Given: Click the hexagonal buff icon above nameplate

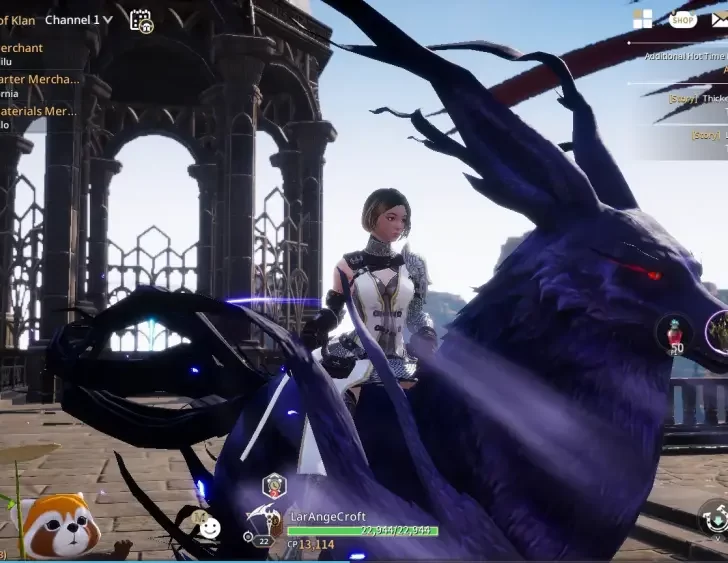Looking at the screenshot, I should click(273, 487).
